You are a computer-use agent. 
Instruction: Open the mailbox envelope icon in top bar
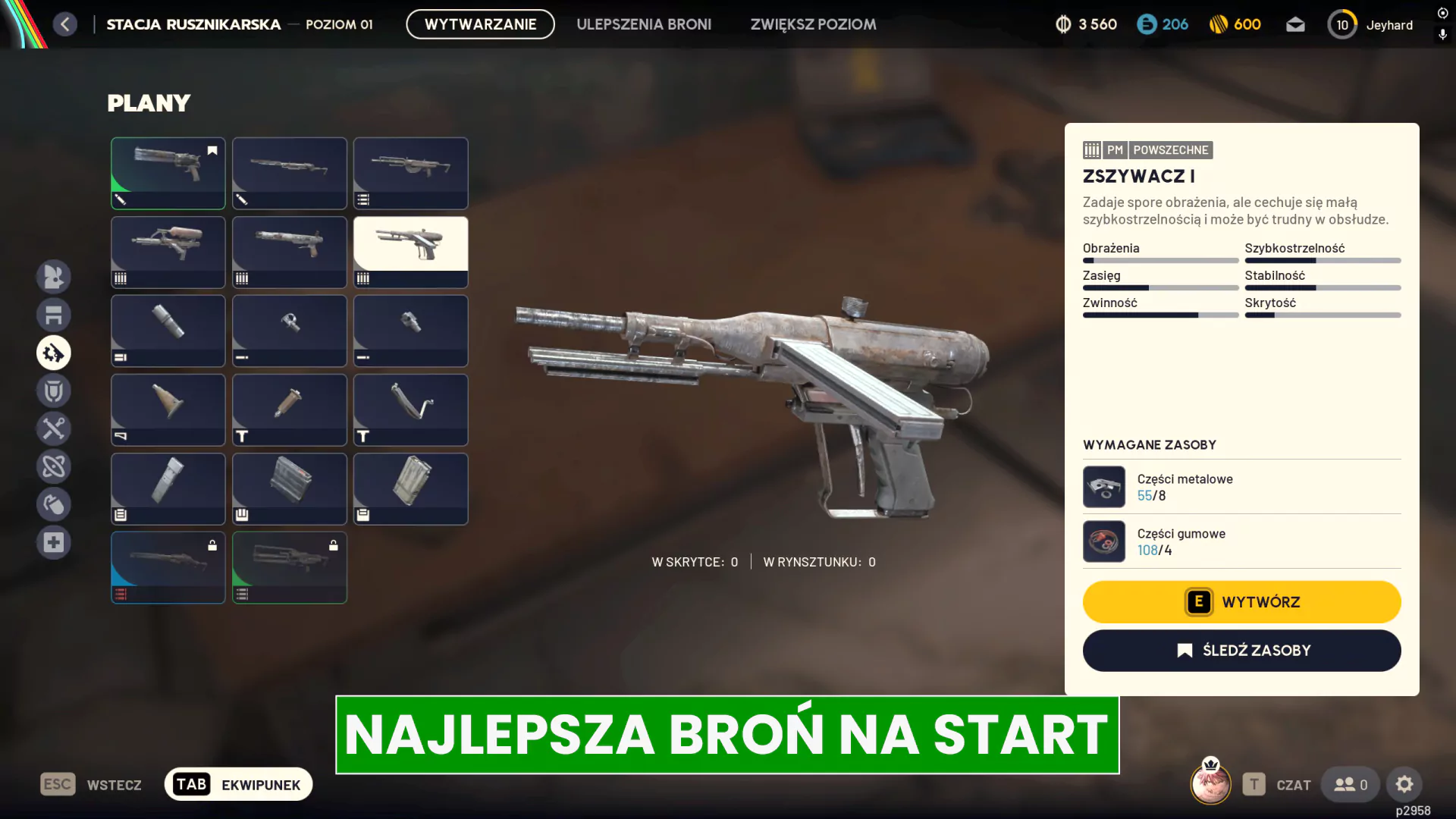[1296, 24]
